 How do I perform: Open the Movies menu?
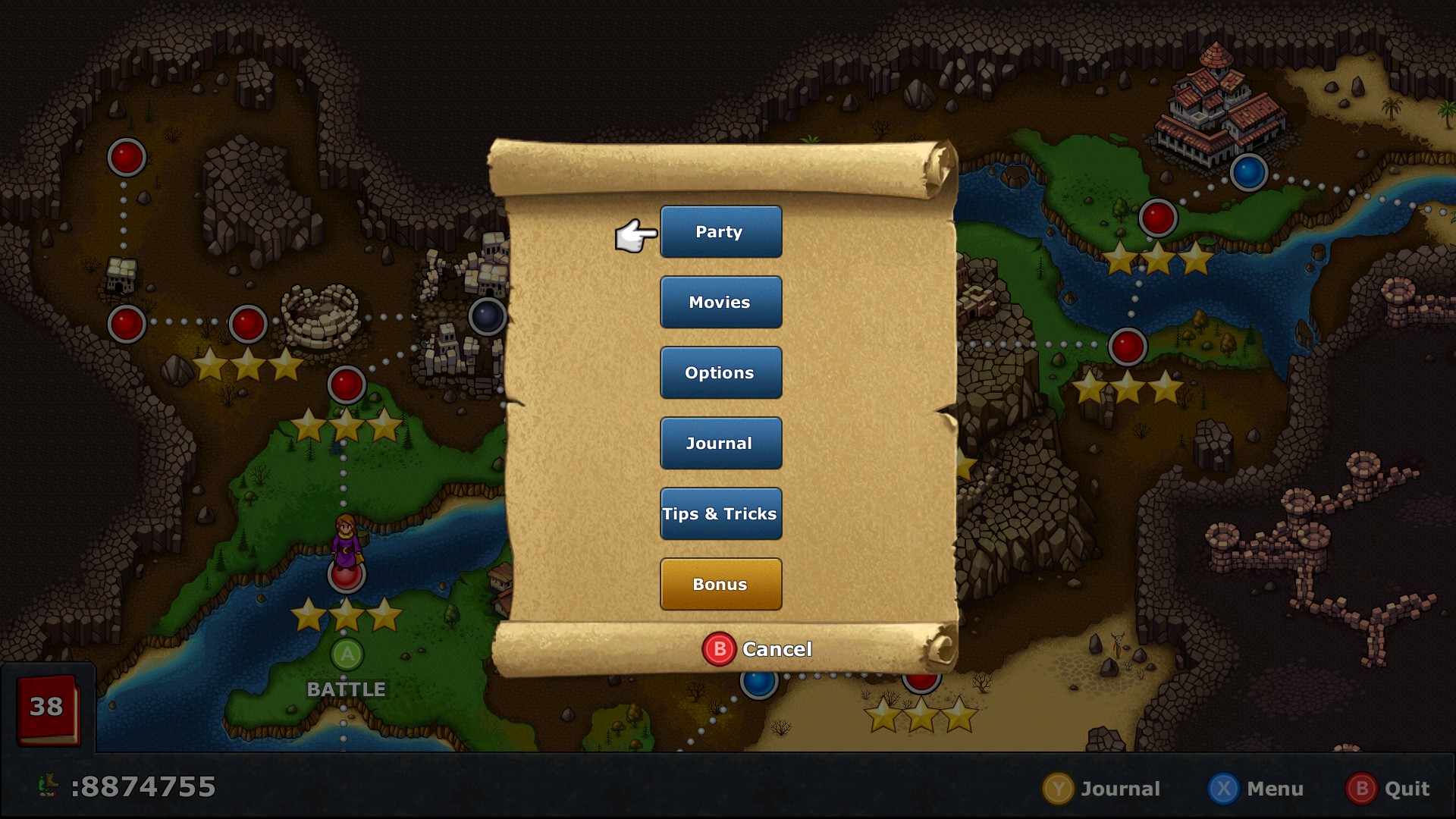click(720, 302)
